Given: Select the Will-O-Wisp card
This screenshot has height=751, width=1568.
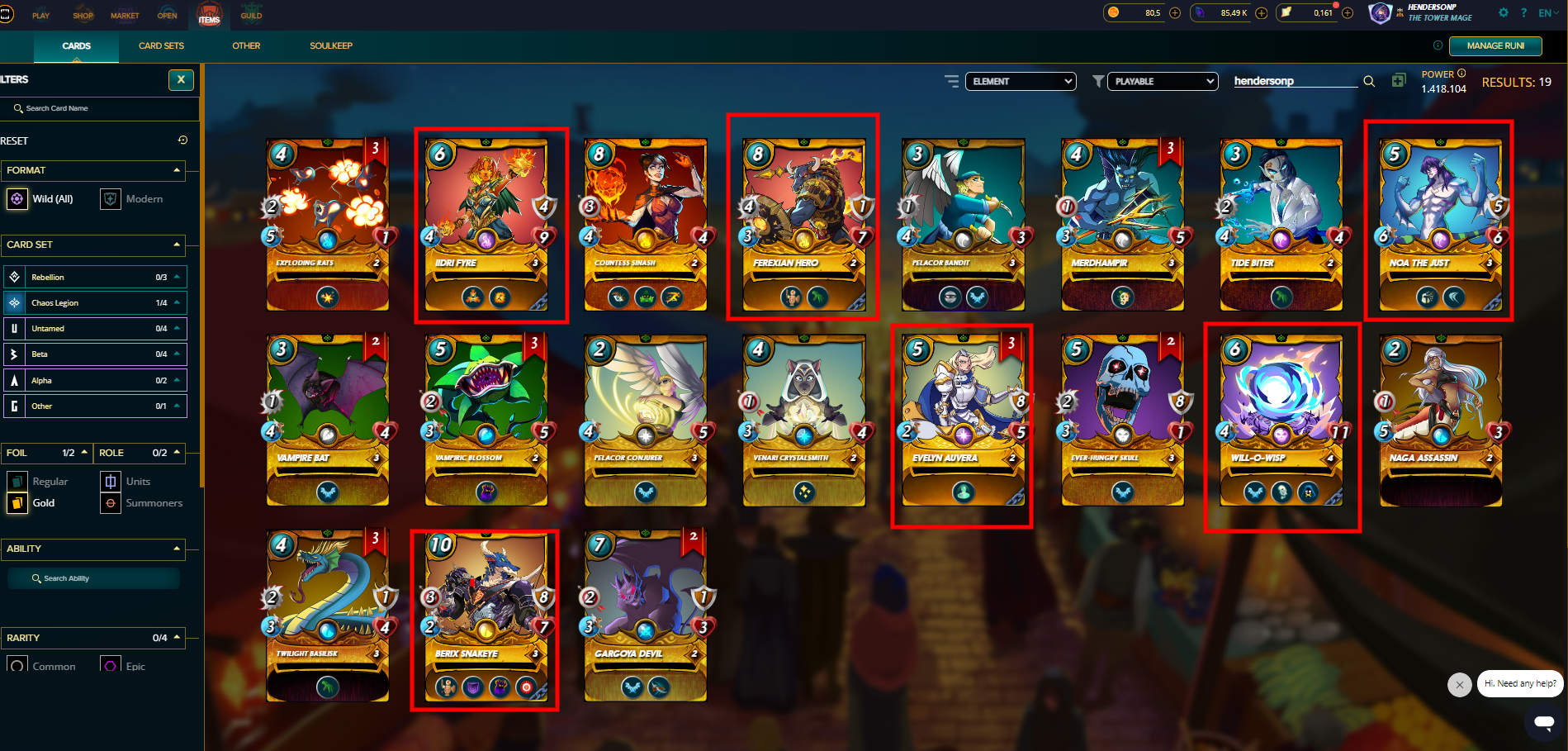Looking at the screenshot, I should point(1281,421).
